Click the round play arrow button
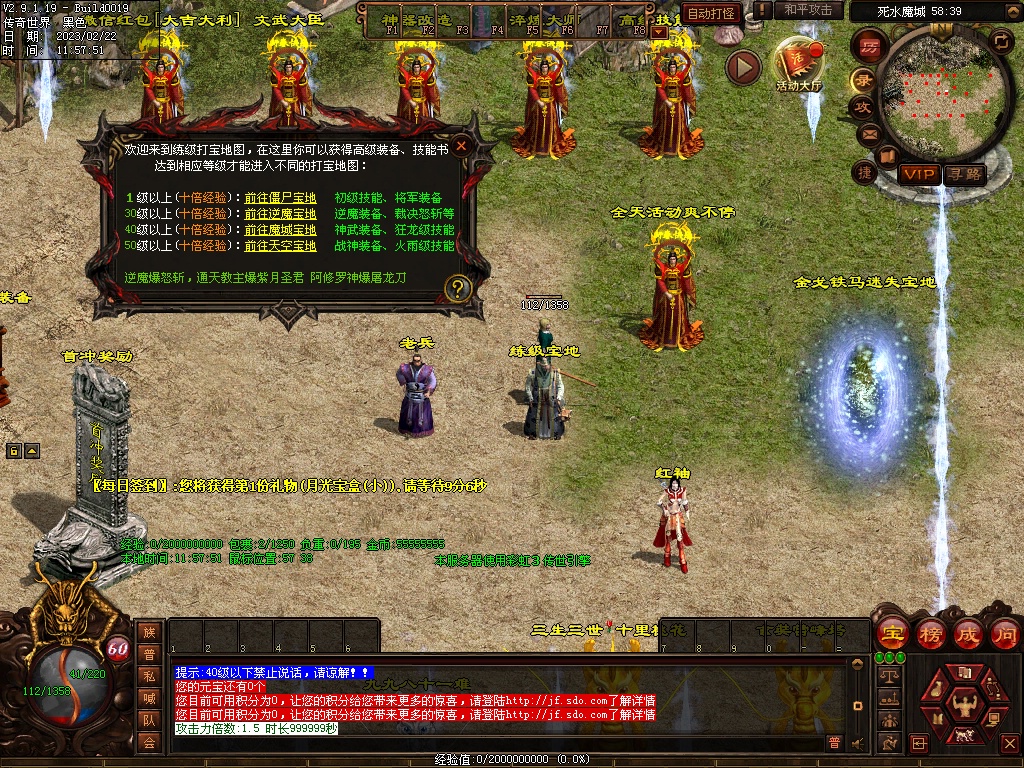 coord(743,67)
